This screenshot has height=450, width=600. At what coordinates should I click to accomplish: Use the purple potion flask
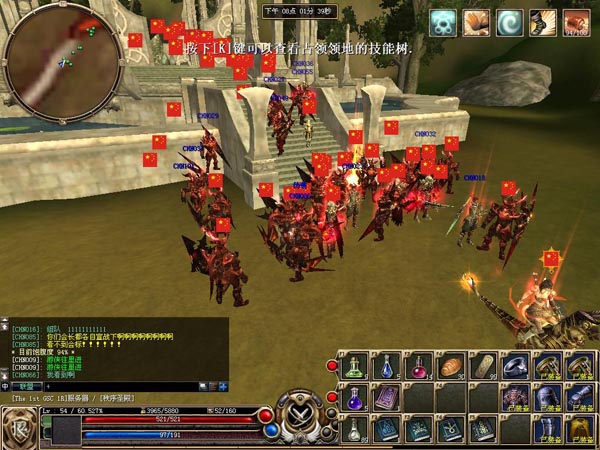(x=354, y=398)
